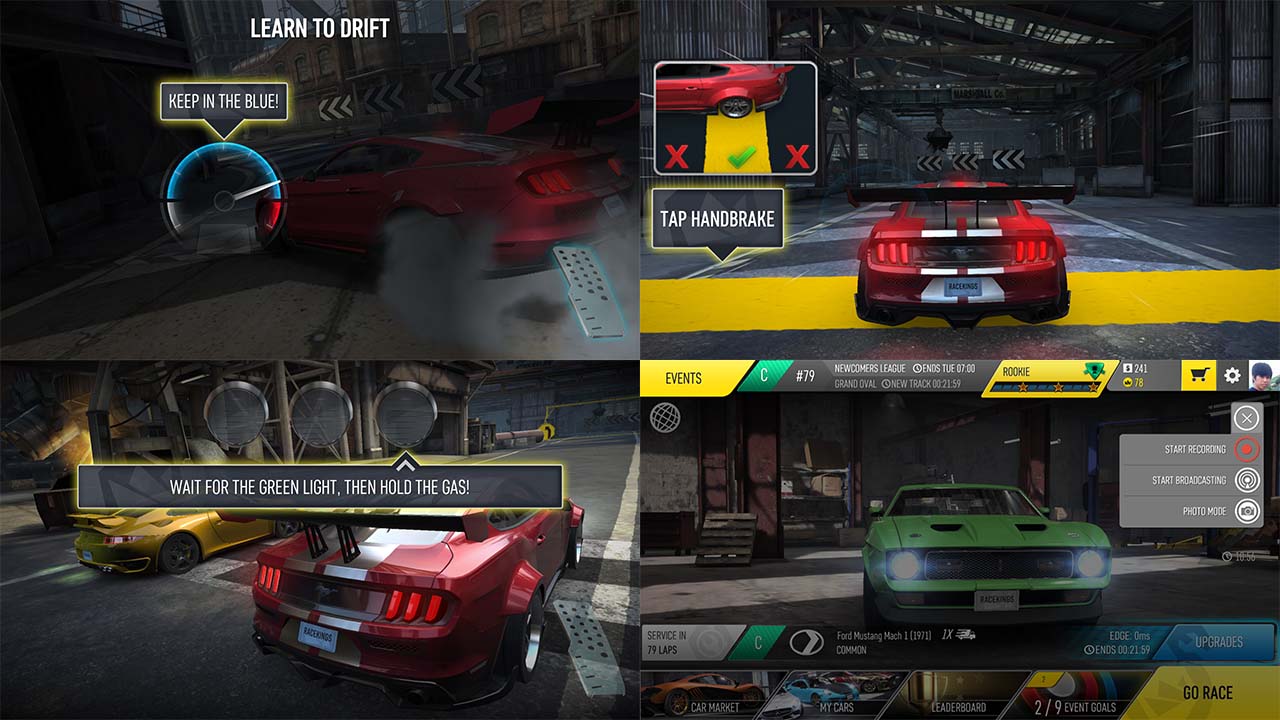Open the player profile avatar

click(1264, 377)
